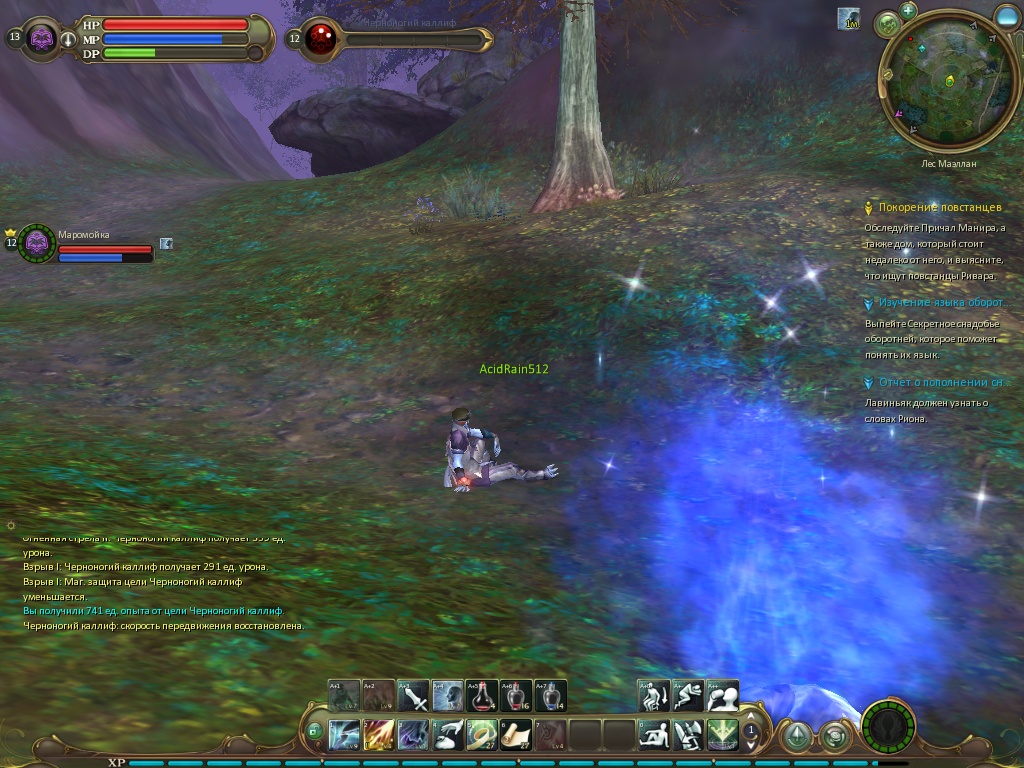The width and height of the screenshot is (1024, 768).
Task: Click the green emblem button beside the minimap
Action: pos(887,24)
